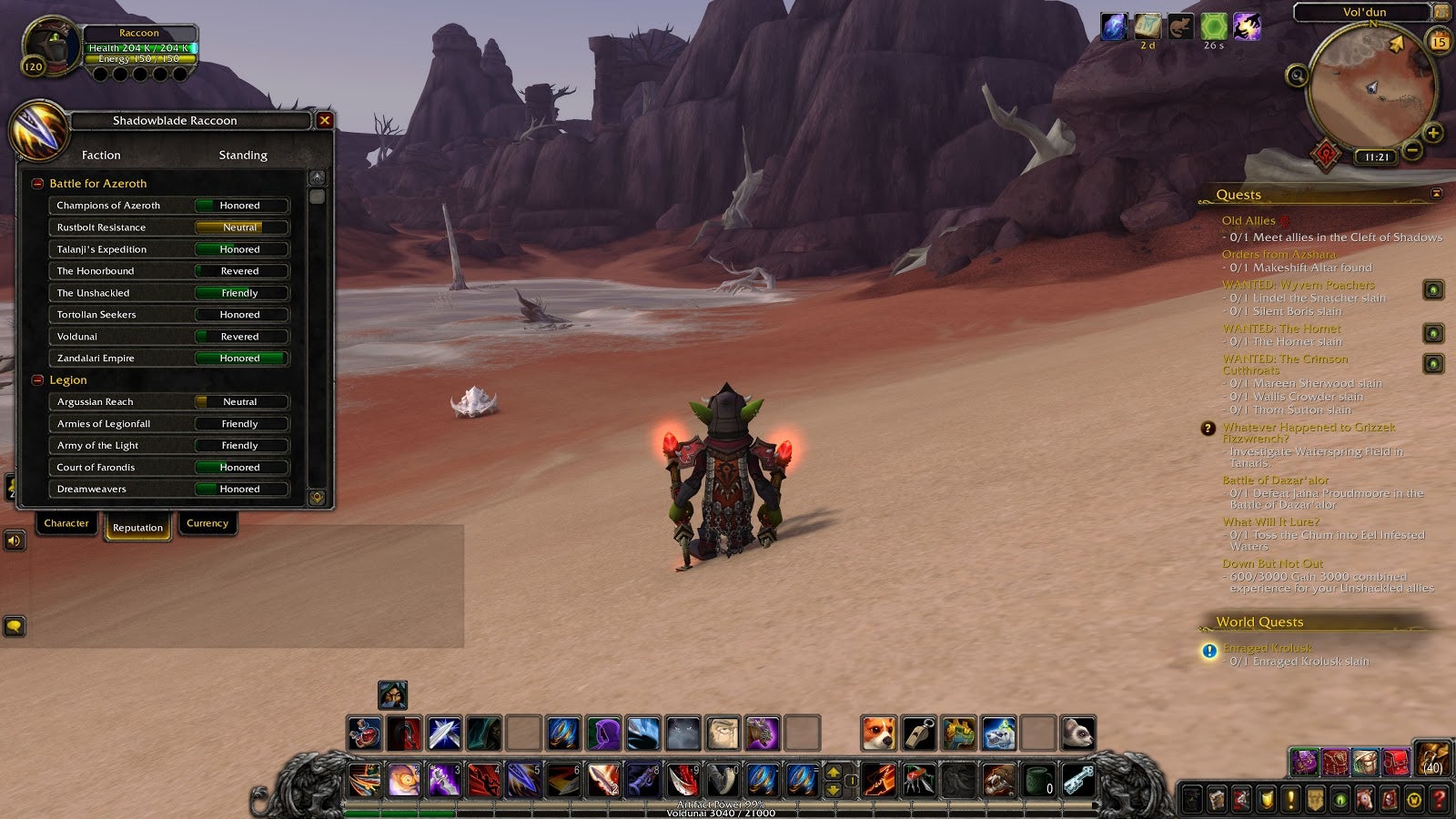Summon the corgi pet from action bar
The image size is (1456, 819).
coord(878,733)
